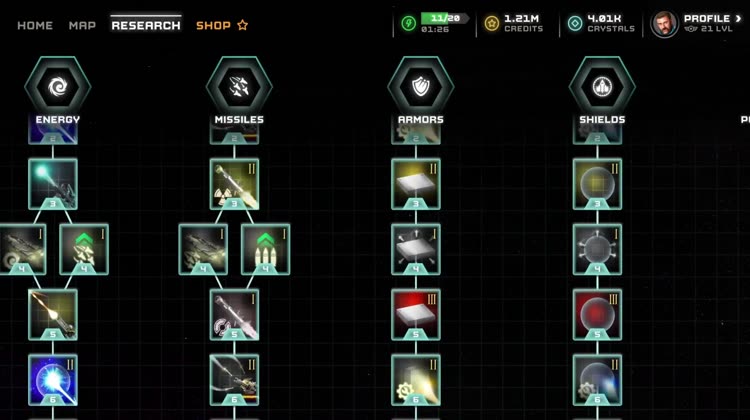The height and width of the screenshot is (420, 750).
Task: Select Shields tier 5 red sphere node
Action: pyautogui.click(x=597, y=313)
